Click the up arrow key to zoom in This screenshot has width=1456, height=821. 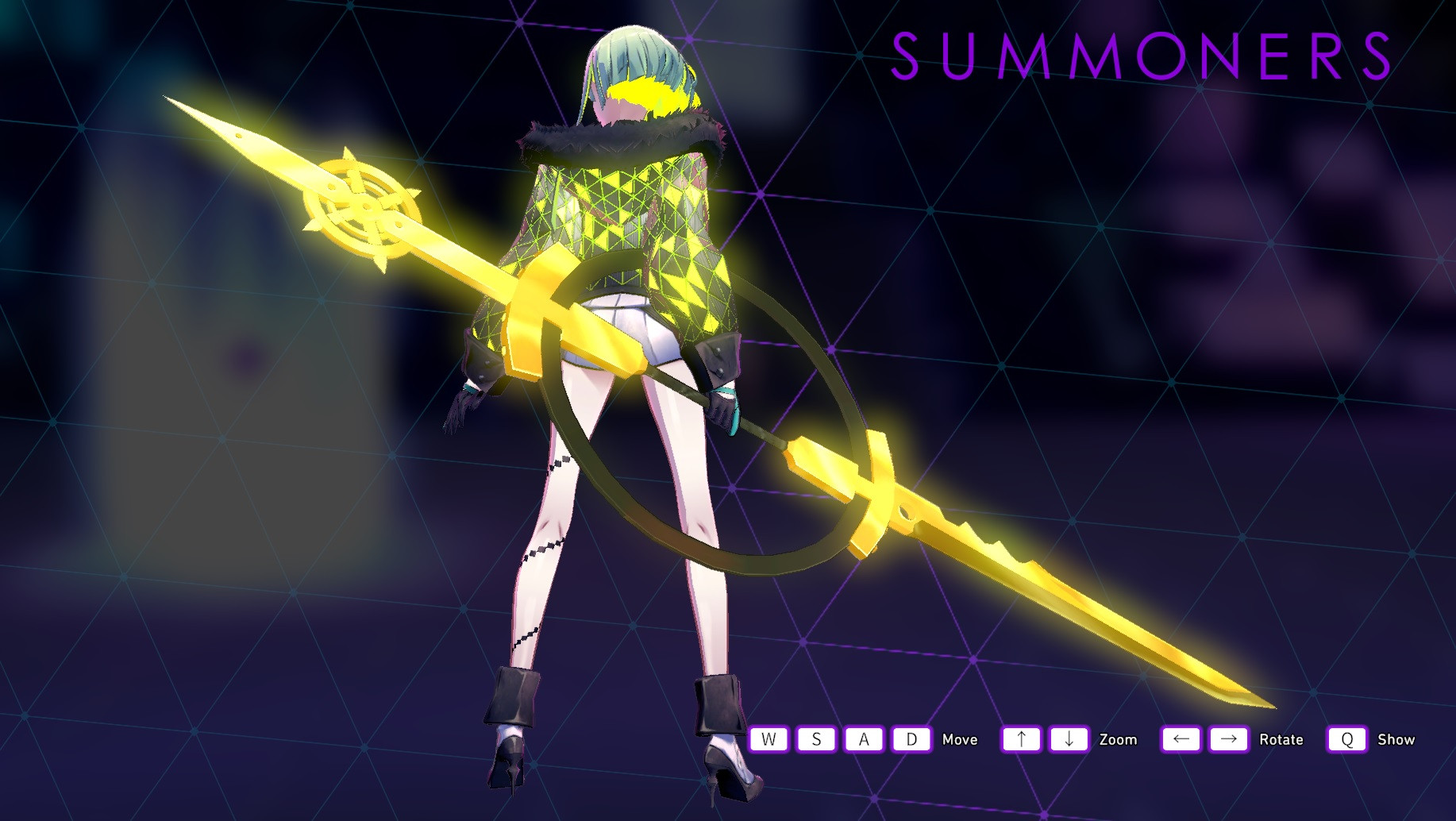click(x=1022, y=739)
